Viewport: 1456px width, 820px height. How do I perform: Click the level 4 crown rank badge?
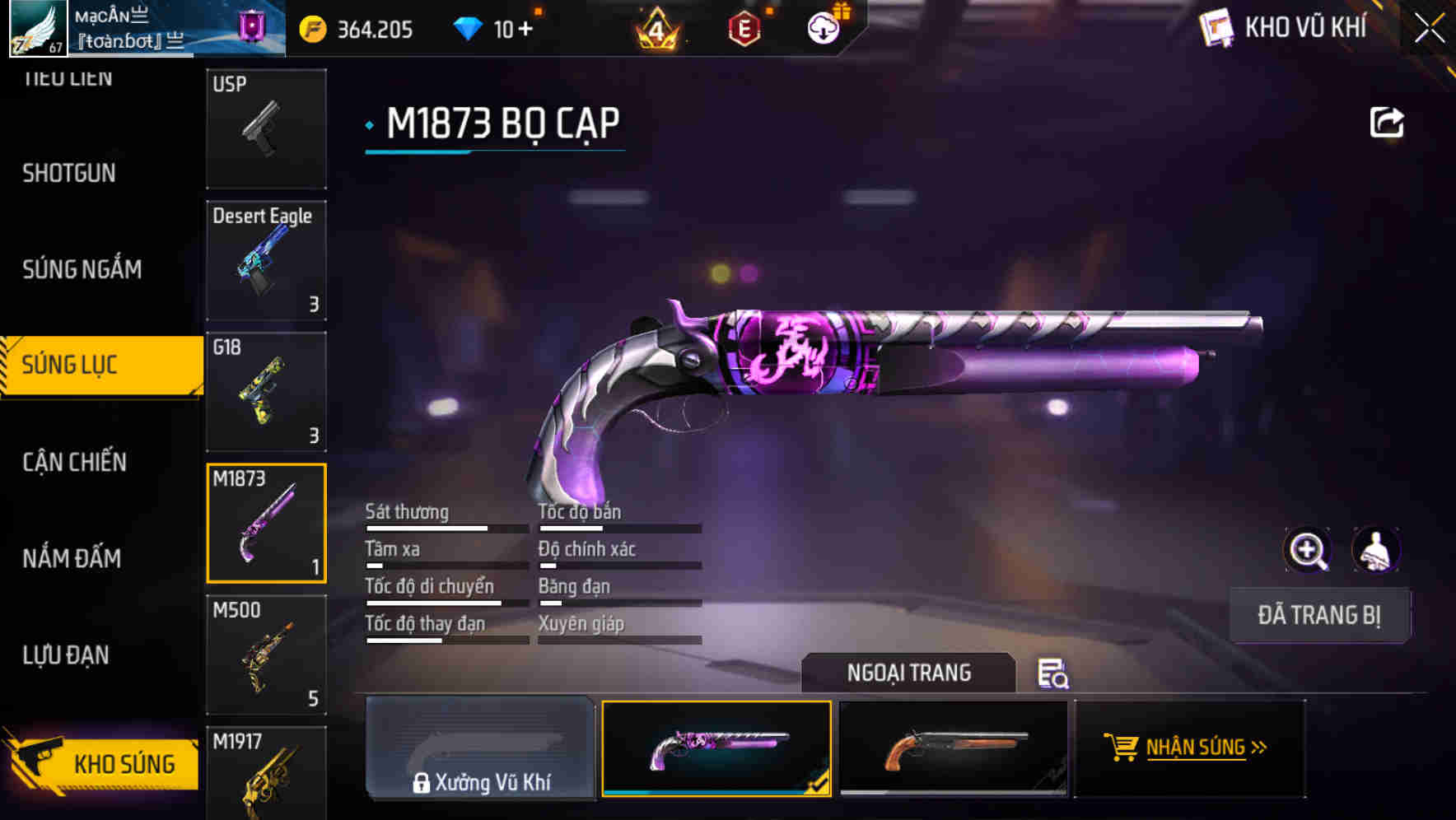[x=659, y=27]
